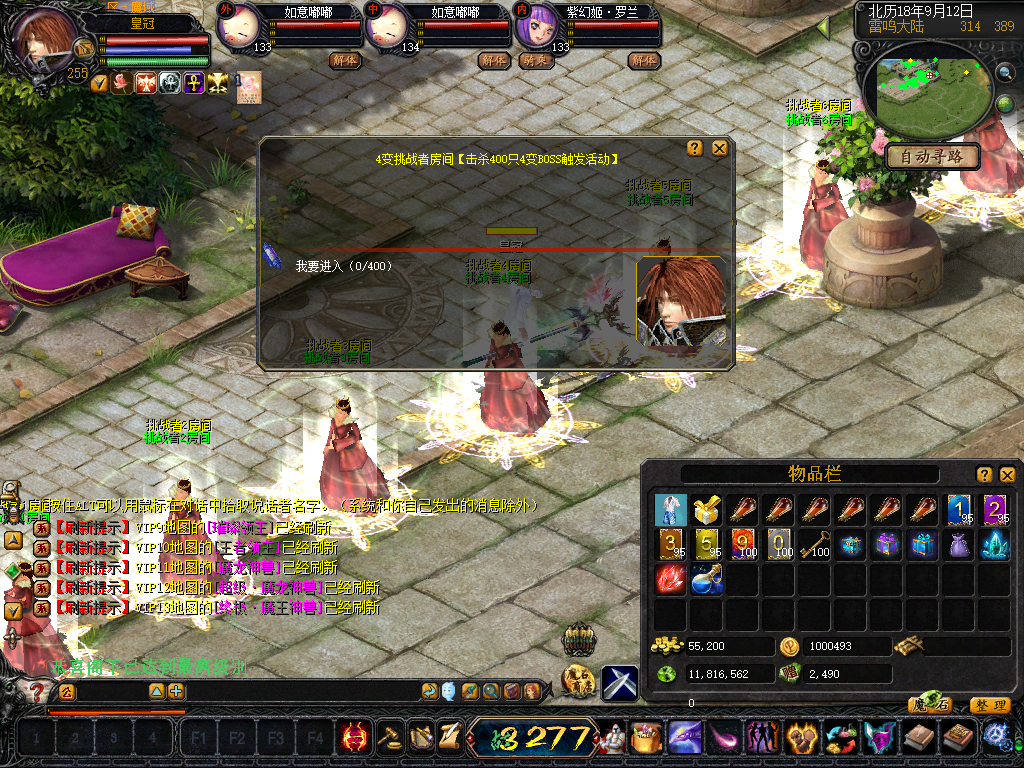Open the 魔石 button in inventory

[929, 705]
